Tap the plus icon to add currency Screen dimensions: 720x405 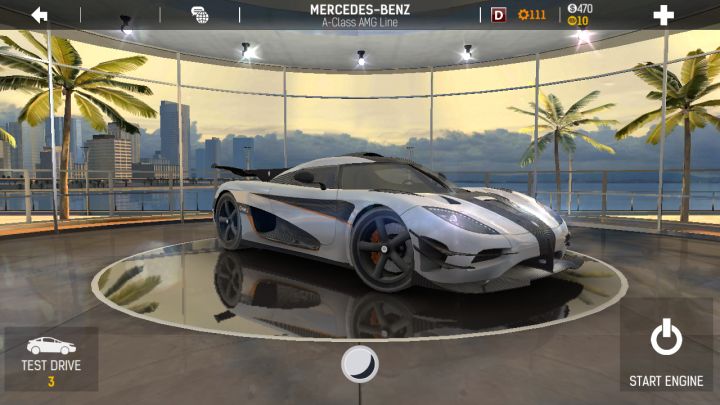[x=663, y=15]
